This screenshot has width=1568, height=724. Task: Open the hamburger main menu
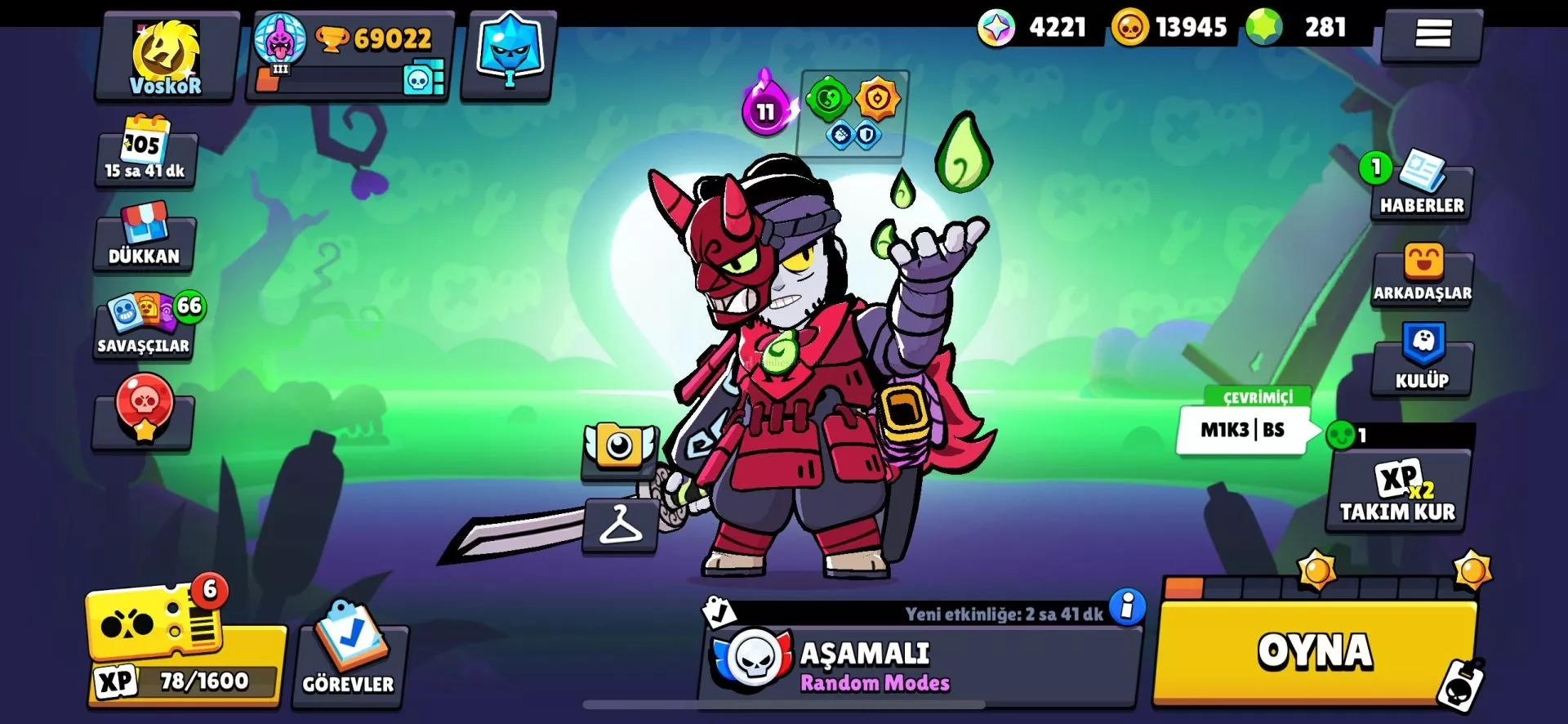1432,34
